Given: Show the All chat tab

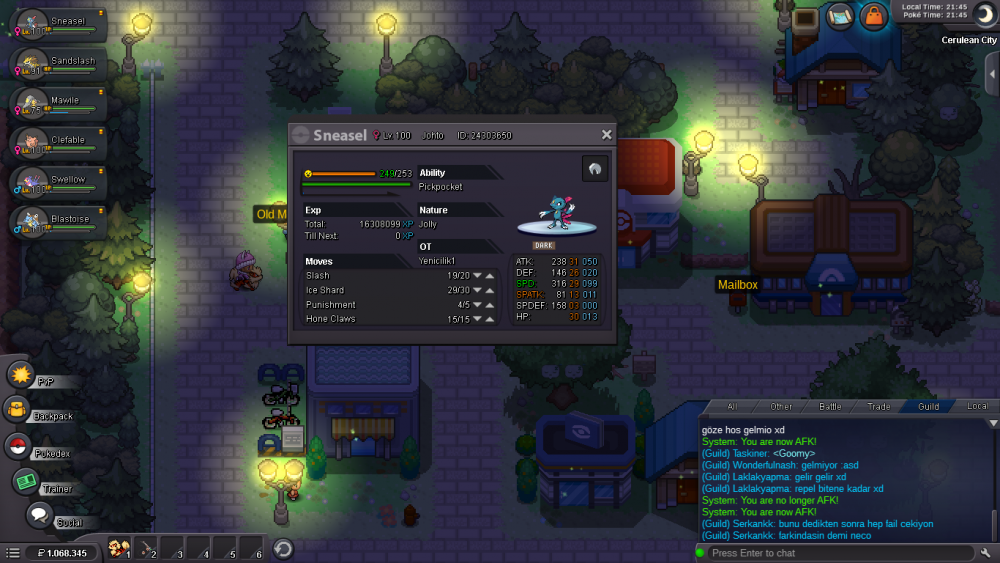Looking at the screenshot, I should 732,407.
